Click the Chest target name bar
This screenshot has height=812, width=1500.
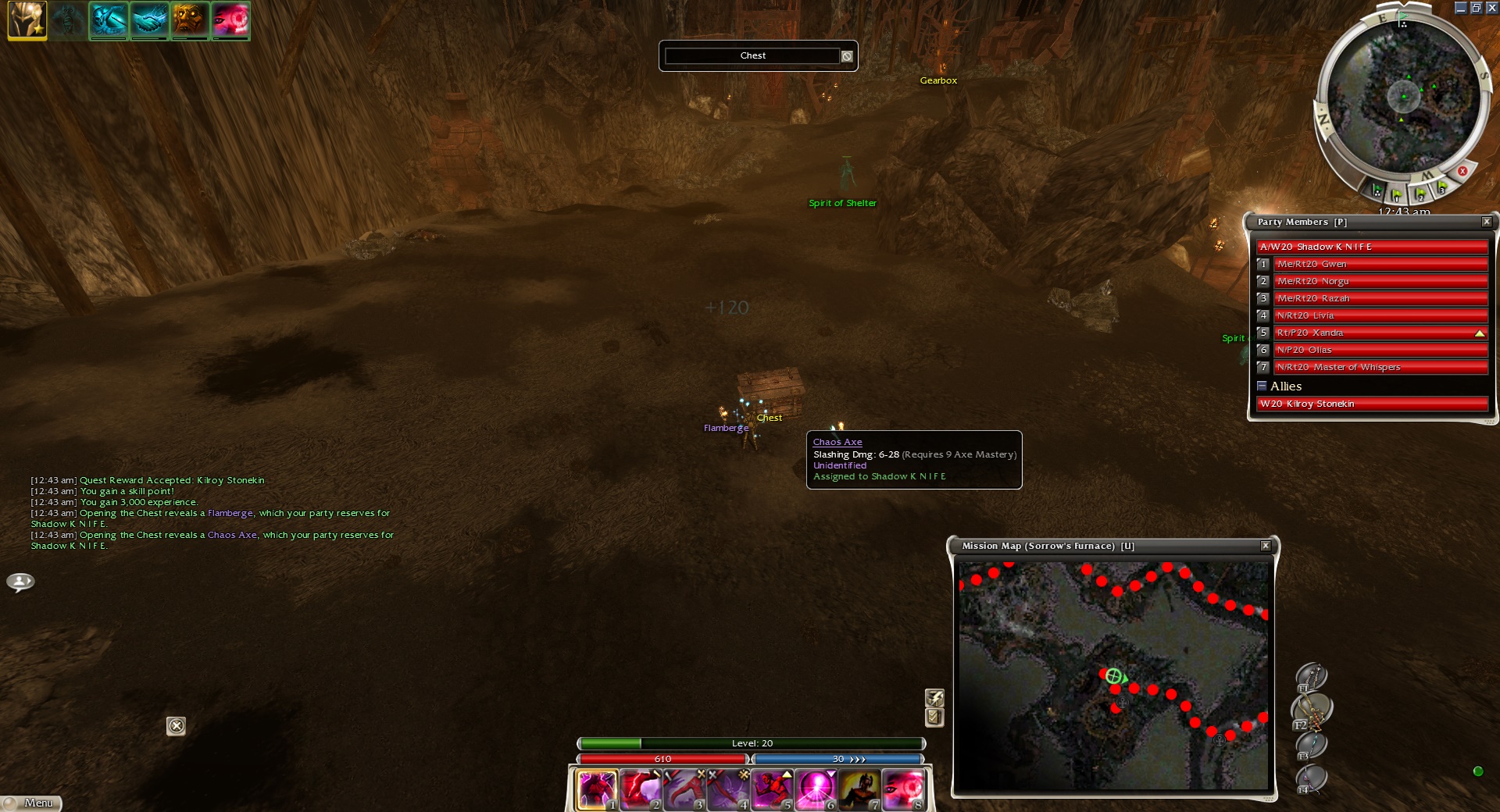[x=752, y=56]
